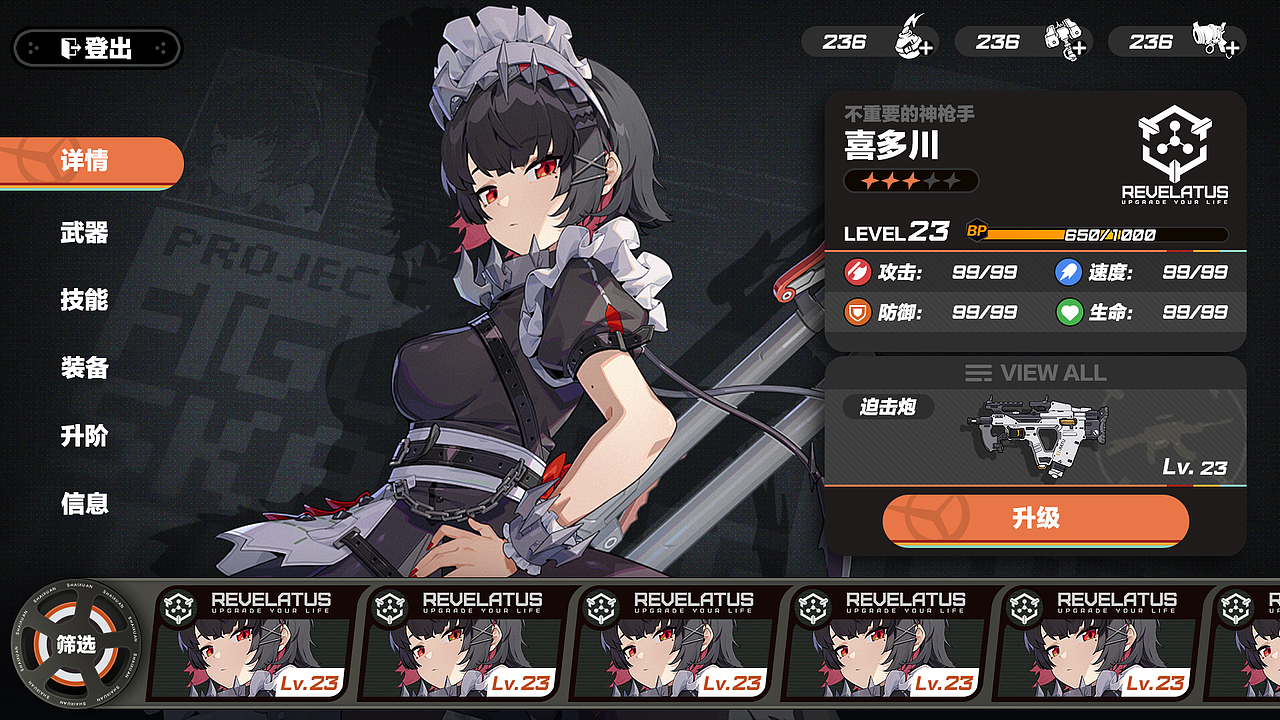
Task: Select the red 攻击 attack stat icon
Action: pos(858,271)
